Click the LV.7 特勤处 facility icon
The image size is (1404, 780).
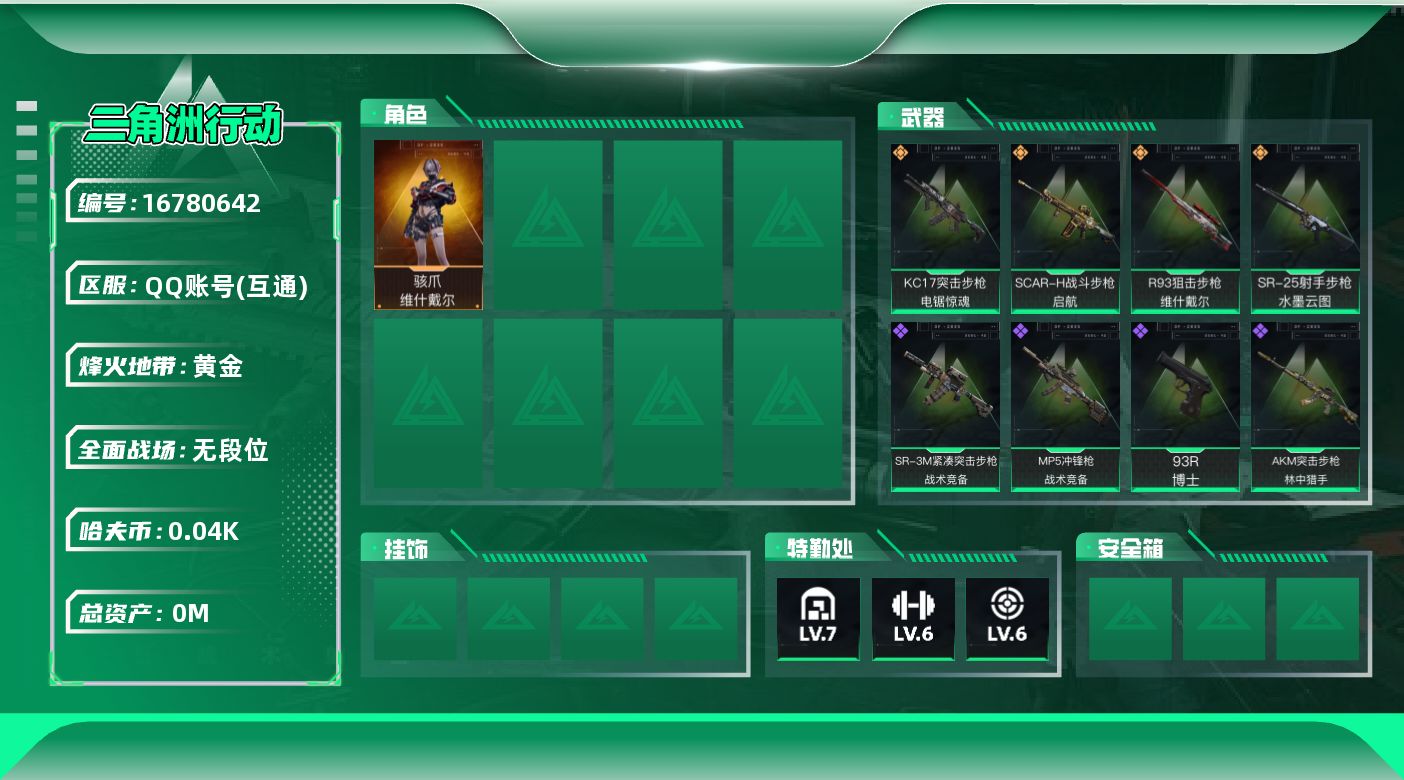click(x=818, y=618)
